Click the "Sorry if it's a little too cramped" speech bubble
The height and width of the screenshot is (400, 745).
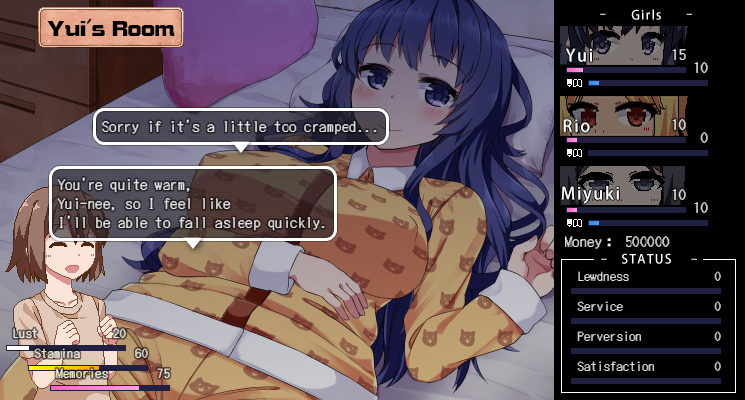[x=240, y=127]
